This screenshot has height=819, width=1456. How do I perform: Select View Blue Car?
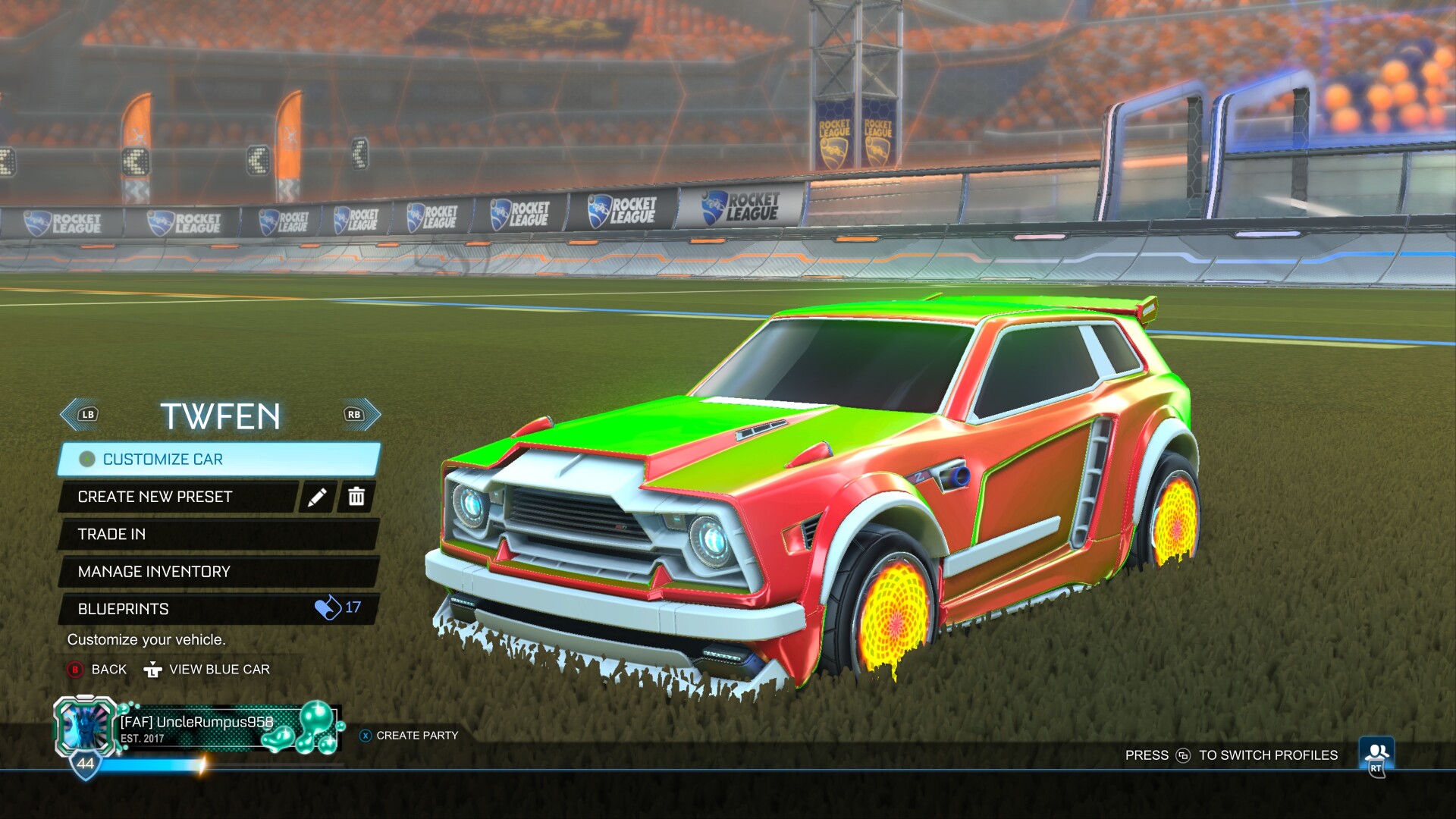(208, 670)
